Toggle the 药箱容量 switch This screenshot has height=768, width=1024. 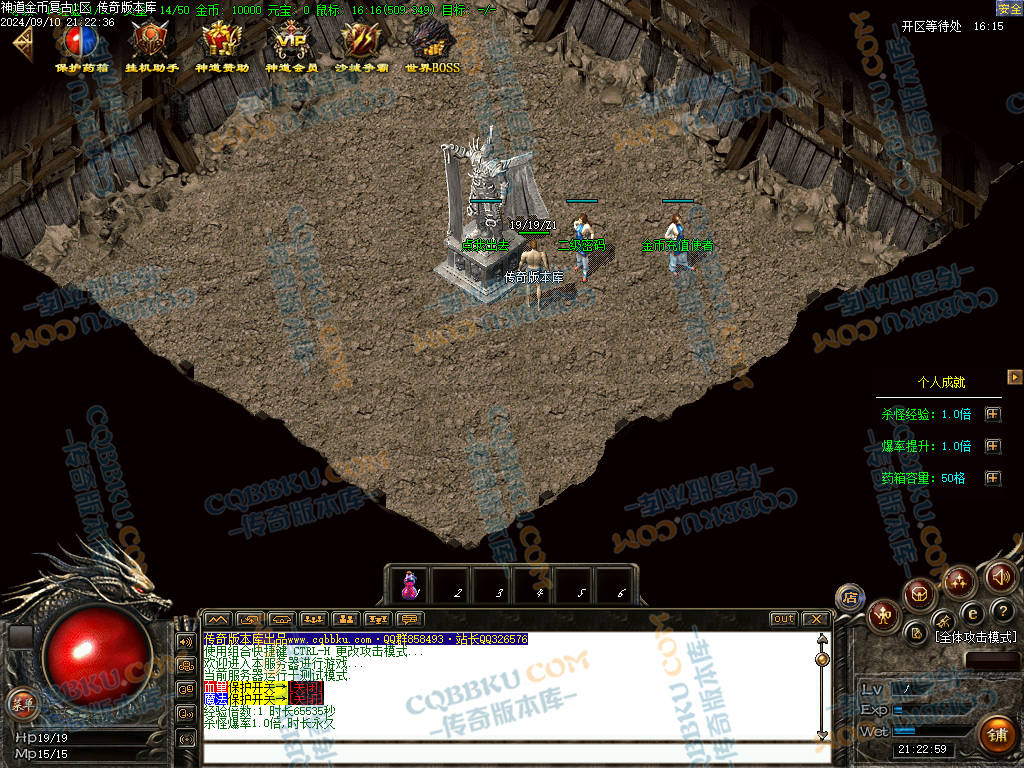coord(992,478)
